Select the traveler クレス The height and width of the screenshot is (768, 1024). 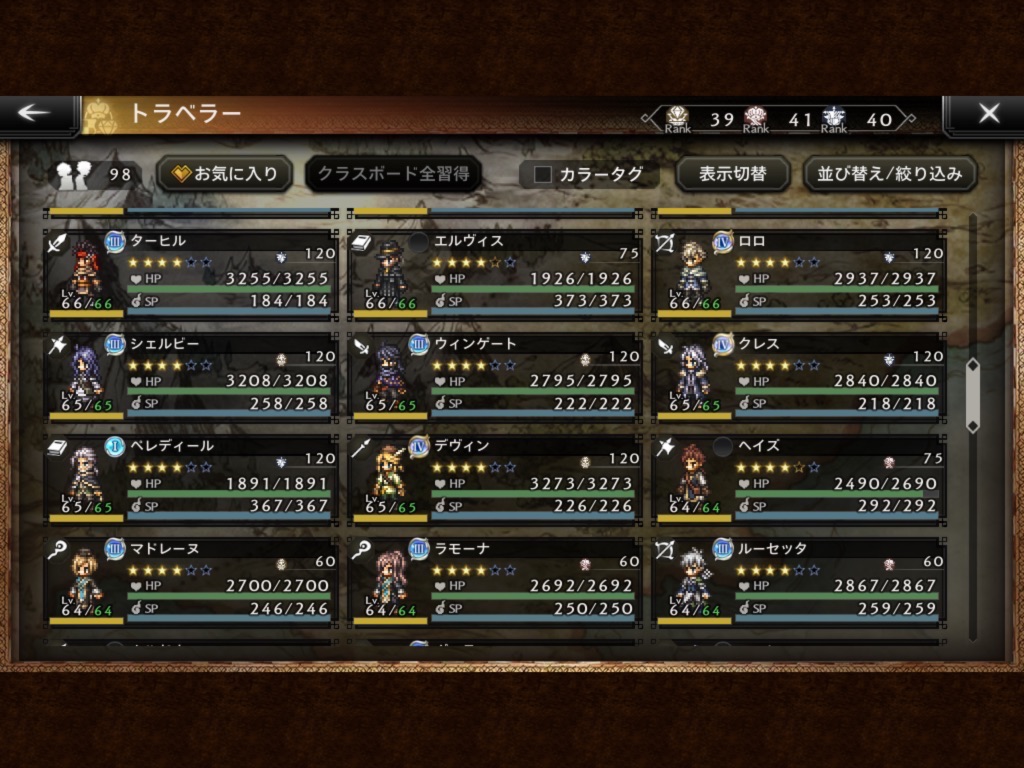tap(798, 375)
